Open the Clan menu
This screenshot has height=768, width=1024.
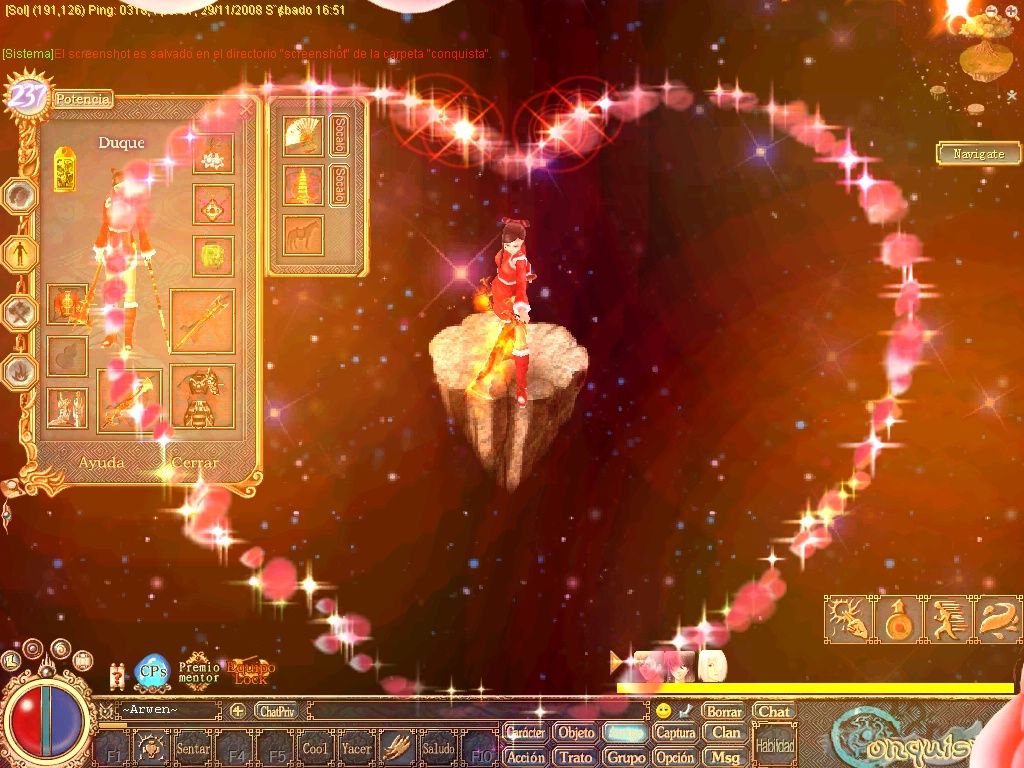(726, 733)
